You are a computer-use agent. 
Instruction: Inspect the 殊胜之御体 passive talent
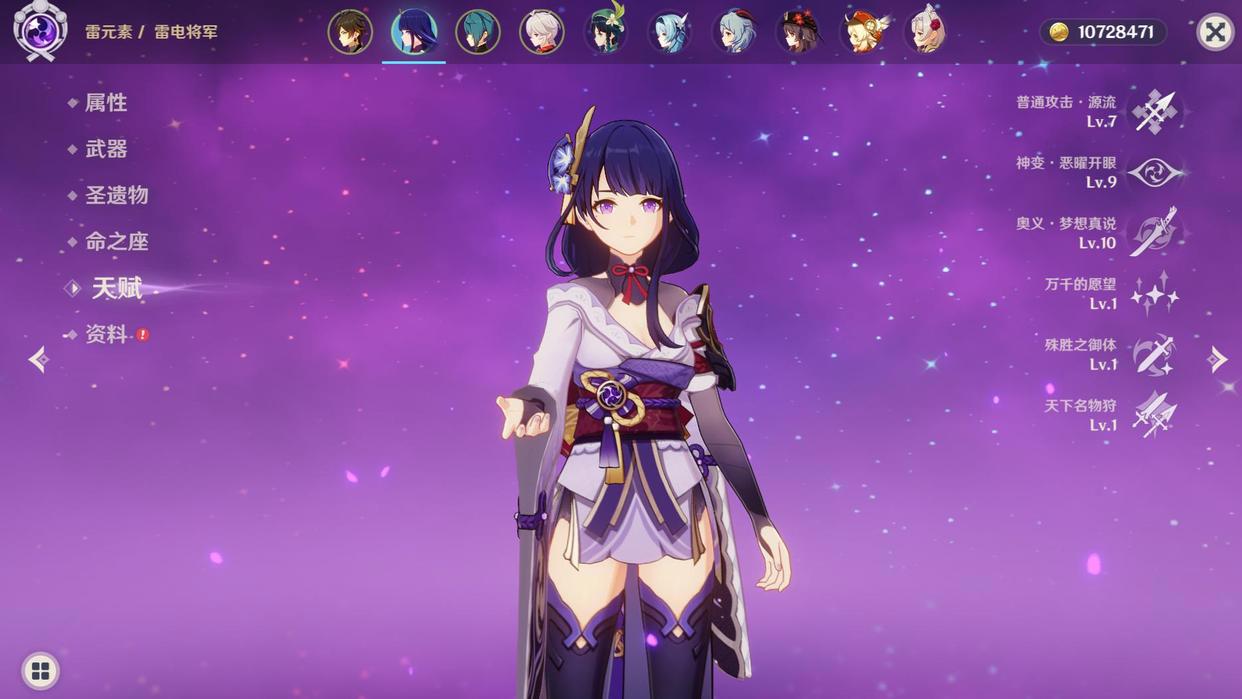[1154, 355]
